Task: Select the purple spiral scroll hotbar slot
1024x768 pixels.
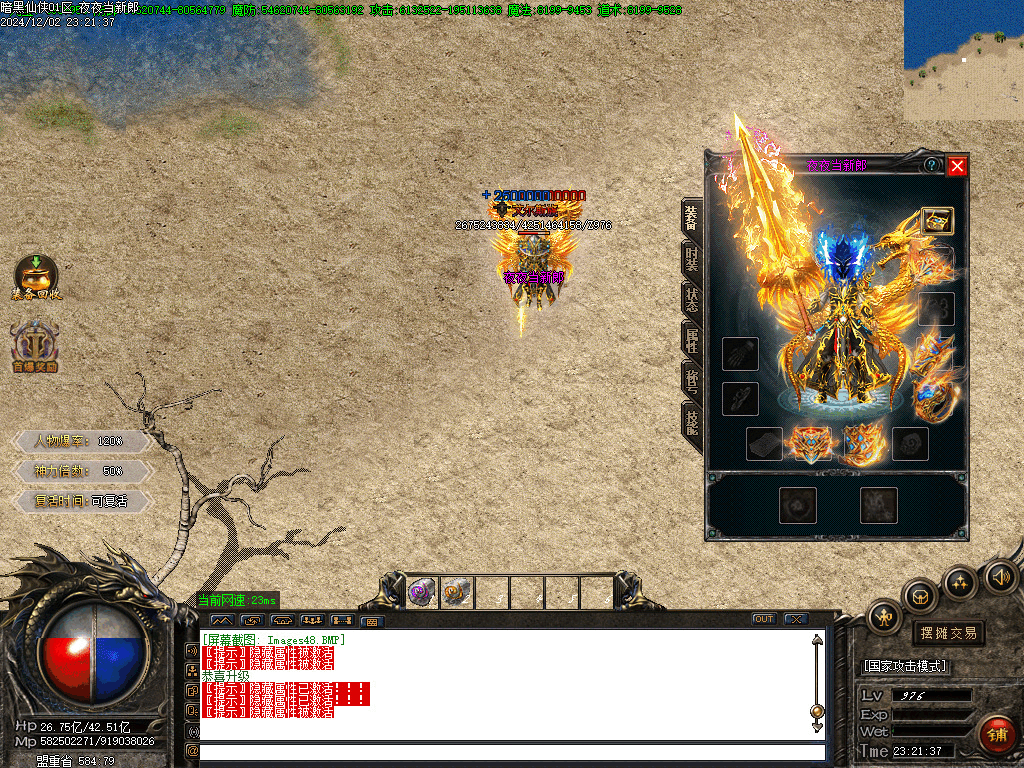Action: [x=422, y=593]
